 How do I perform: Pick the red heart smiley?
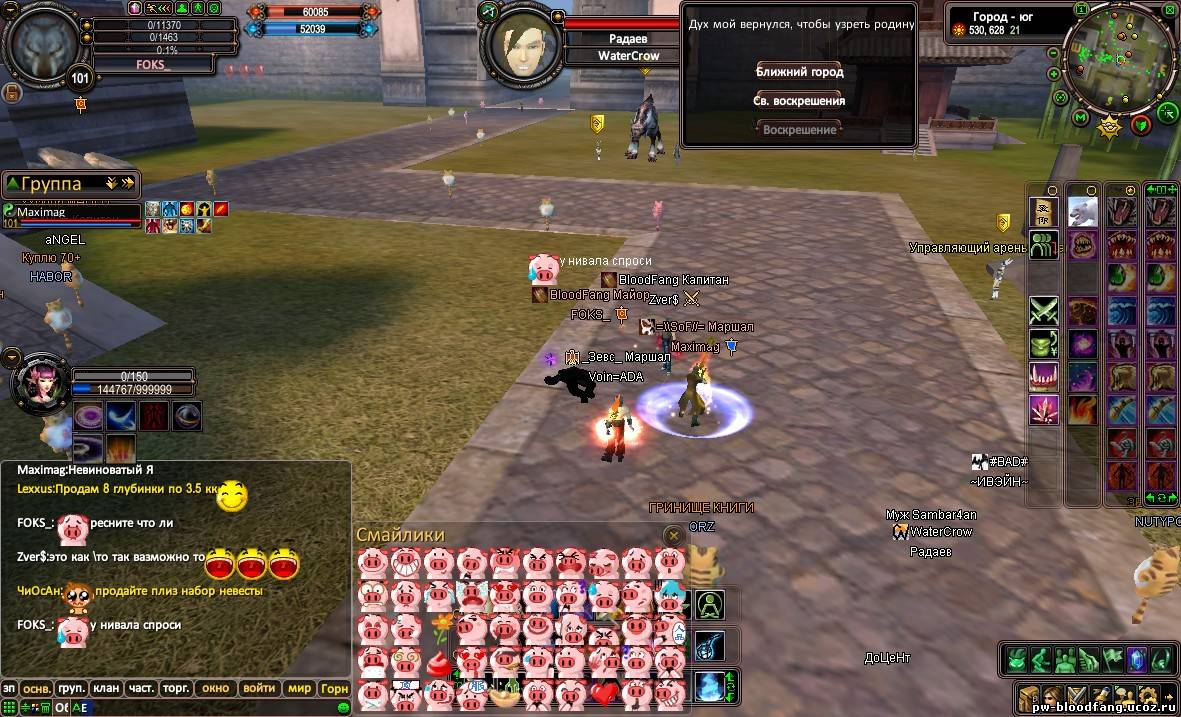coord(604,692)
